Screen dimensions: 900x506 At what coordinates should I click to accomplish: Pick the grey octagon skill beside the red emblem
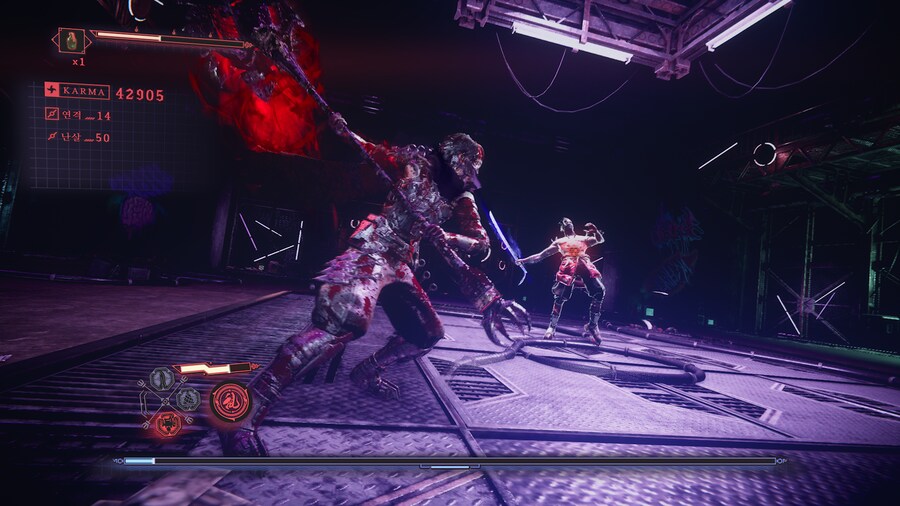(188, 399)
